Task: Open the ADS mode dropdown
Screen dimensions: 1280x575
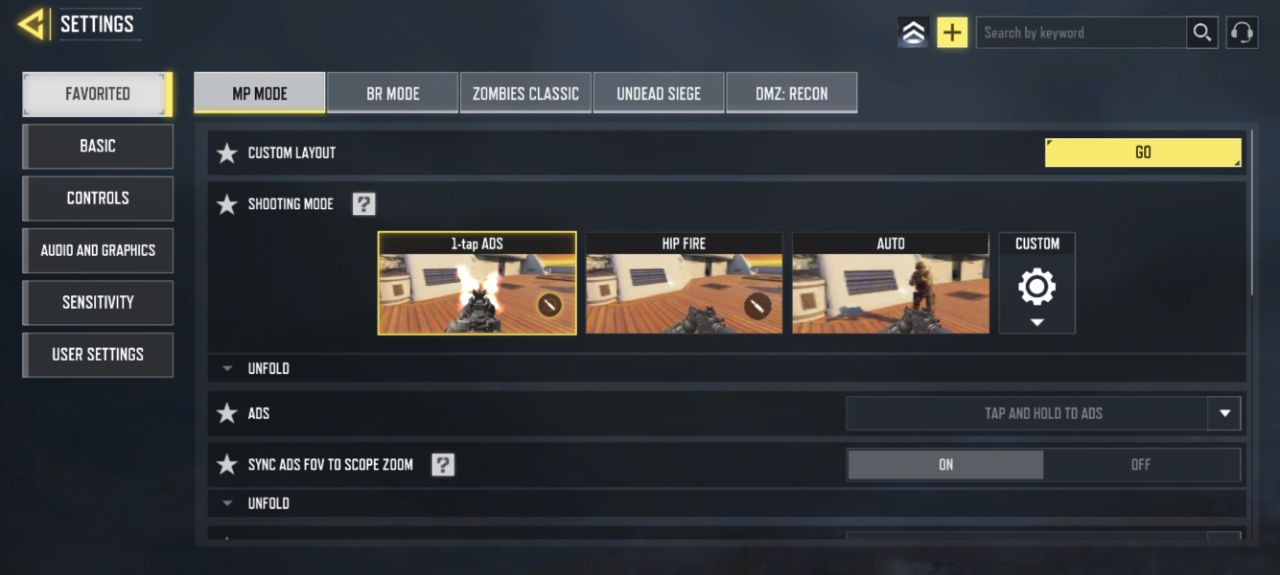Action: point(1224,413)
